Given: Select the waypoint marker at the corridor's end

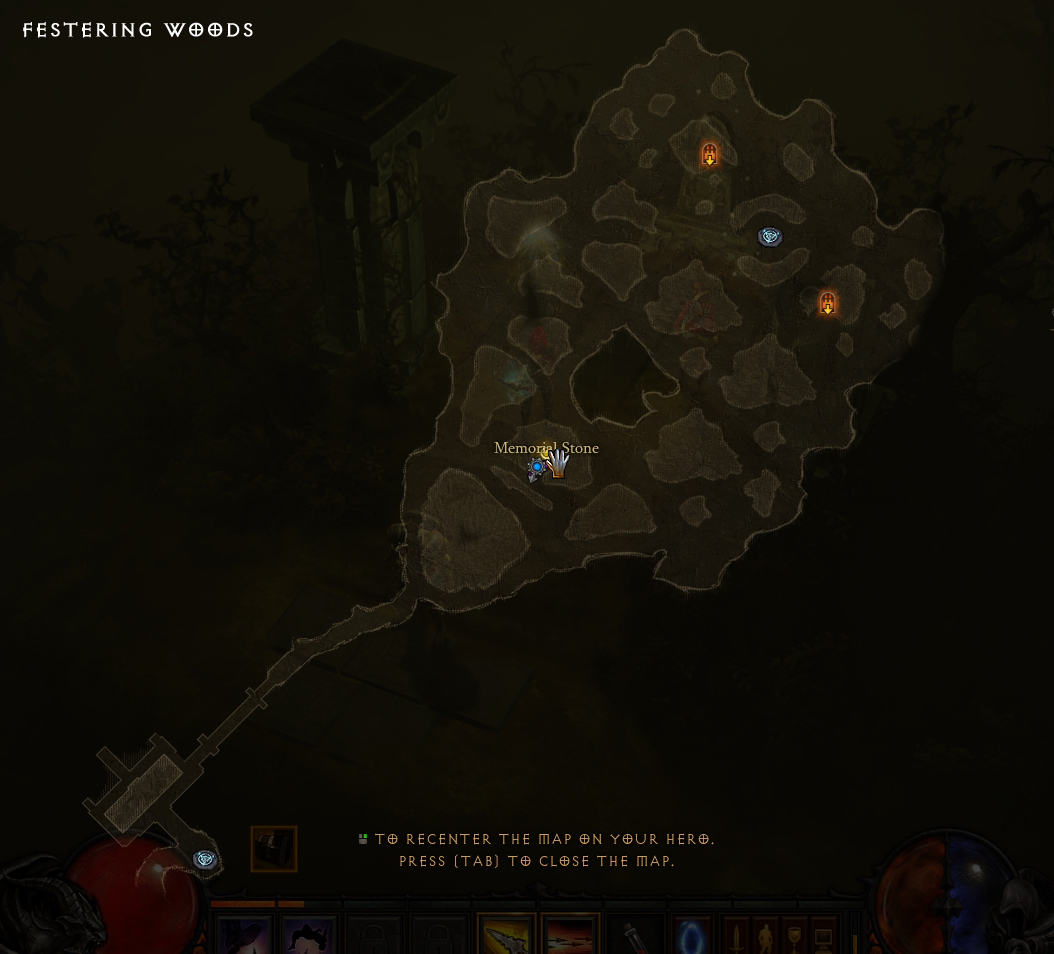Looking at the screenshot, I should (x=205, y=859).
